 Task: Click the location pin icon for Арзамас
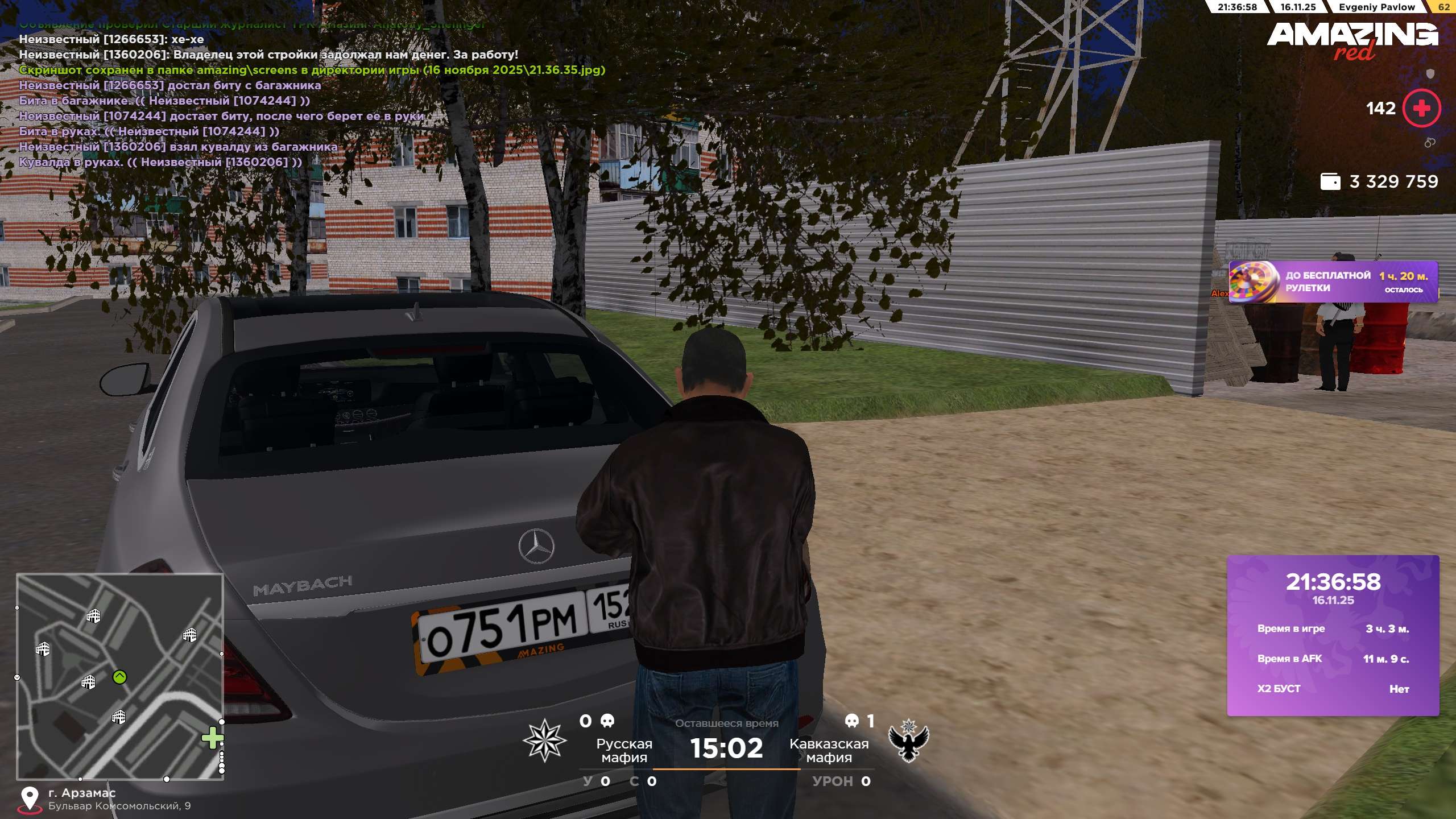click(30, 799)
